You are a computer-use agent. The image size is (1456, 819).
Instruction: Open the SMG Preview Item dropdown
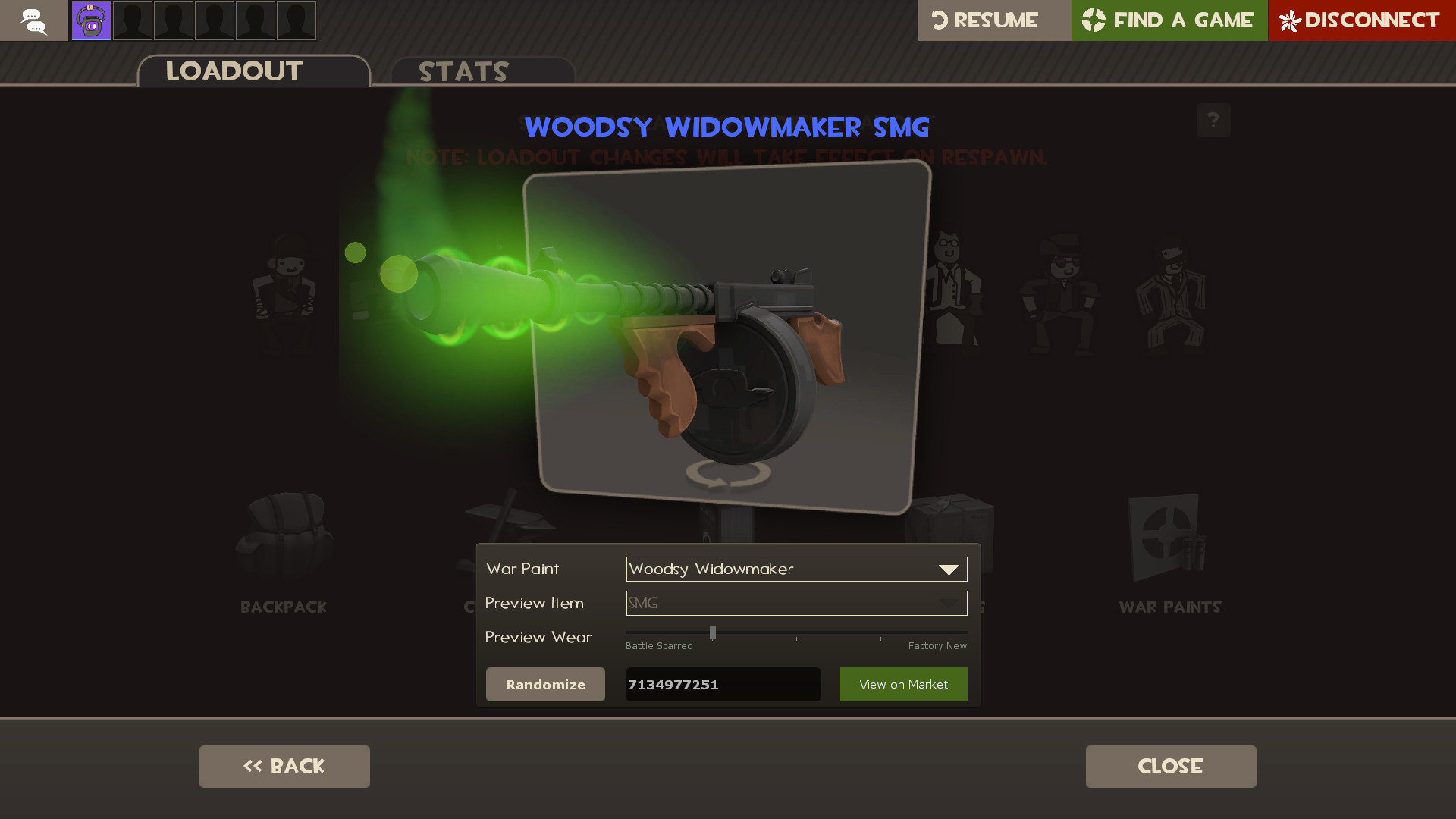[796, 603]
